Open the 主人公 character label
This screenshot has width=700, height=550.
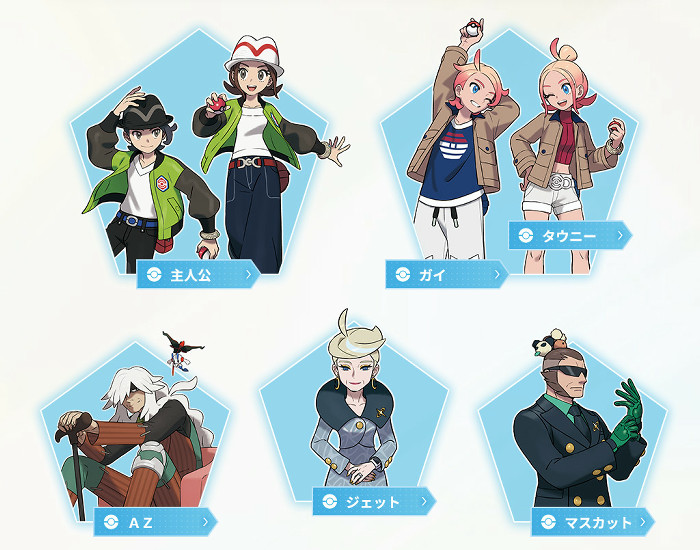[197, 273]
